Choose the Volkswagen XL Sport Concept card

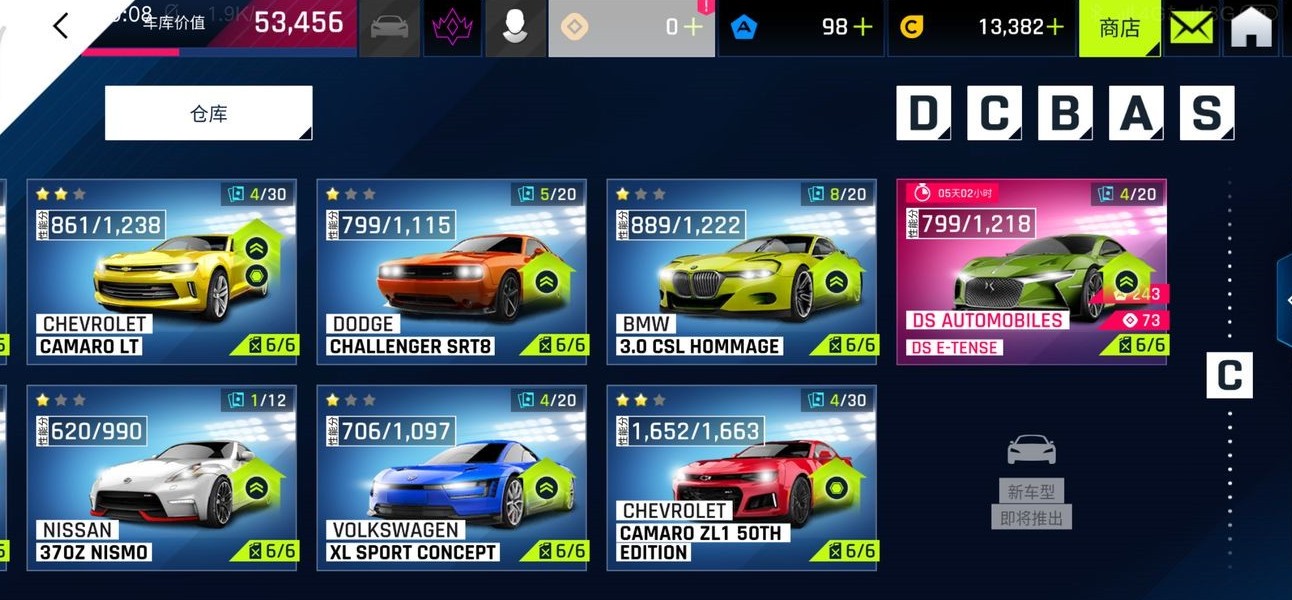point(452,478)
